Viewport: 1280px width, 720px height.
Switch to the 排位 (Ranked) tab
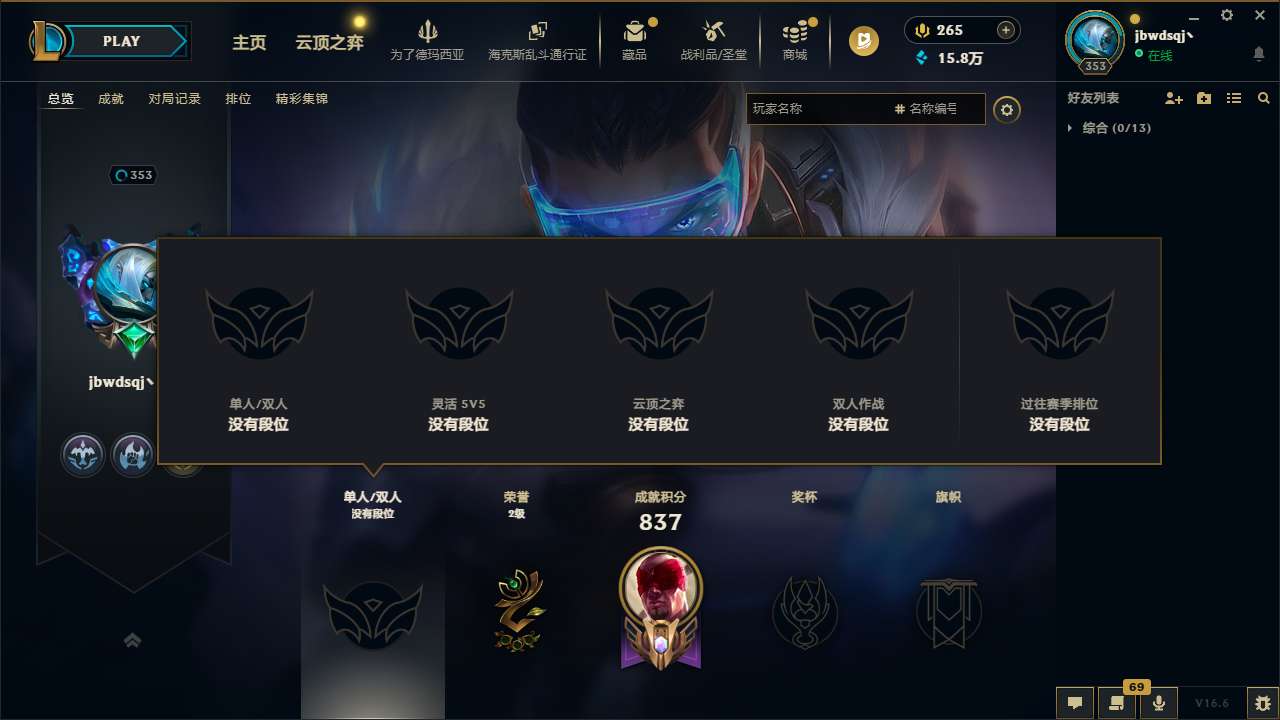[238, 99]
